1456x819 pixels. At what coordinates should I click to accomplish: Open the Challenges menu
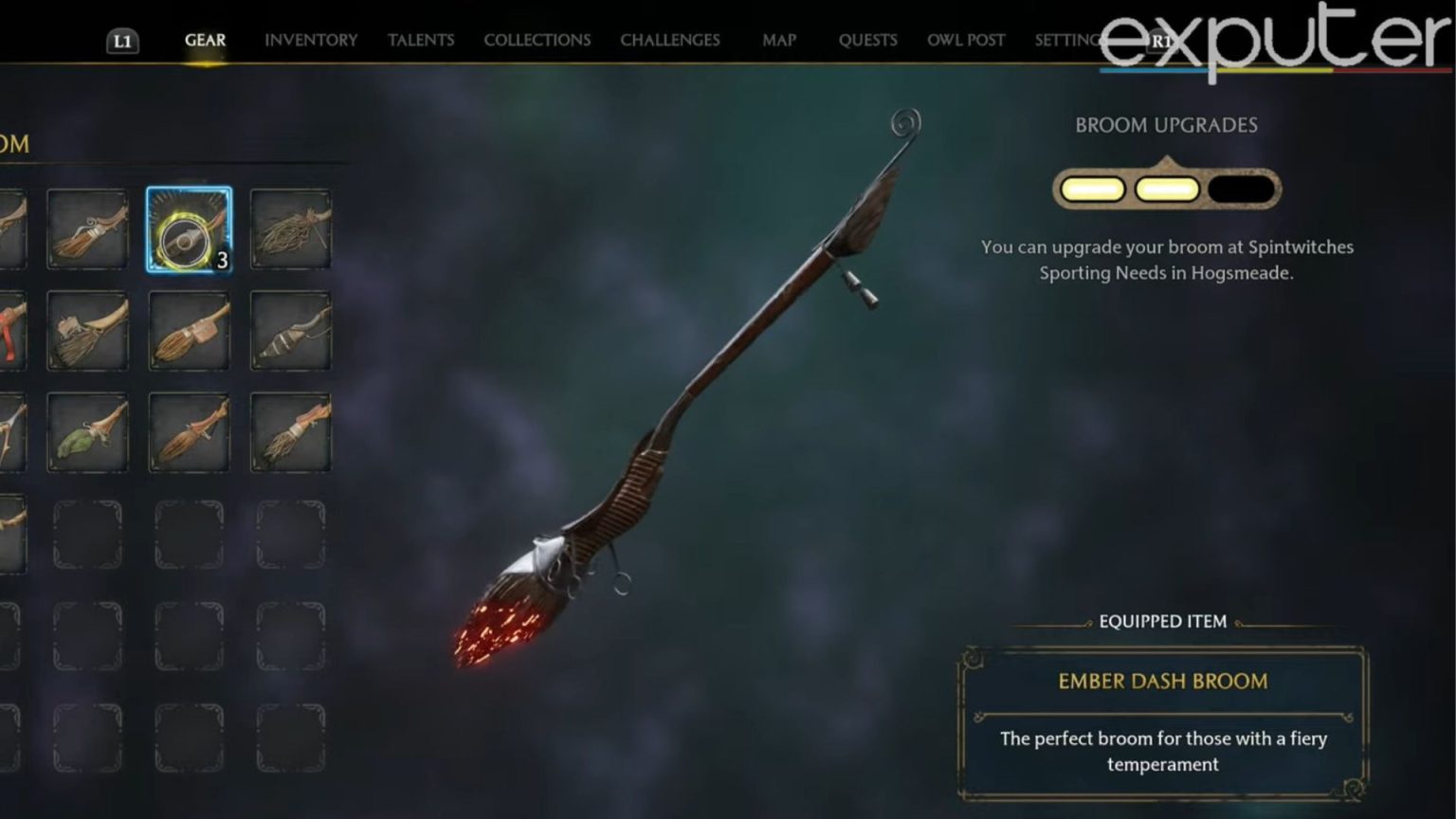point(669,40)
